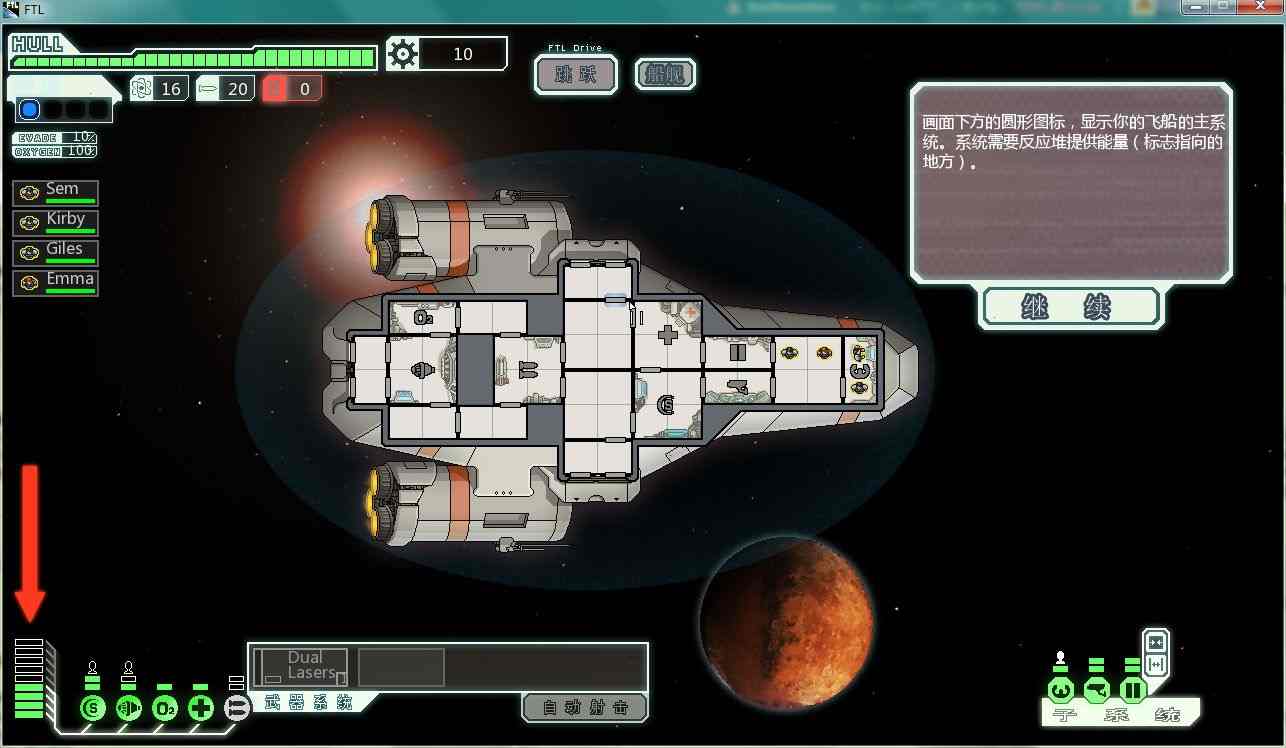Click the 继续 (Continue) tutorial button
This screenshot has height=748, width=1286.
coord(1072,307)
